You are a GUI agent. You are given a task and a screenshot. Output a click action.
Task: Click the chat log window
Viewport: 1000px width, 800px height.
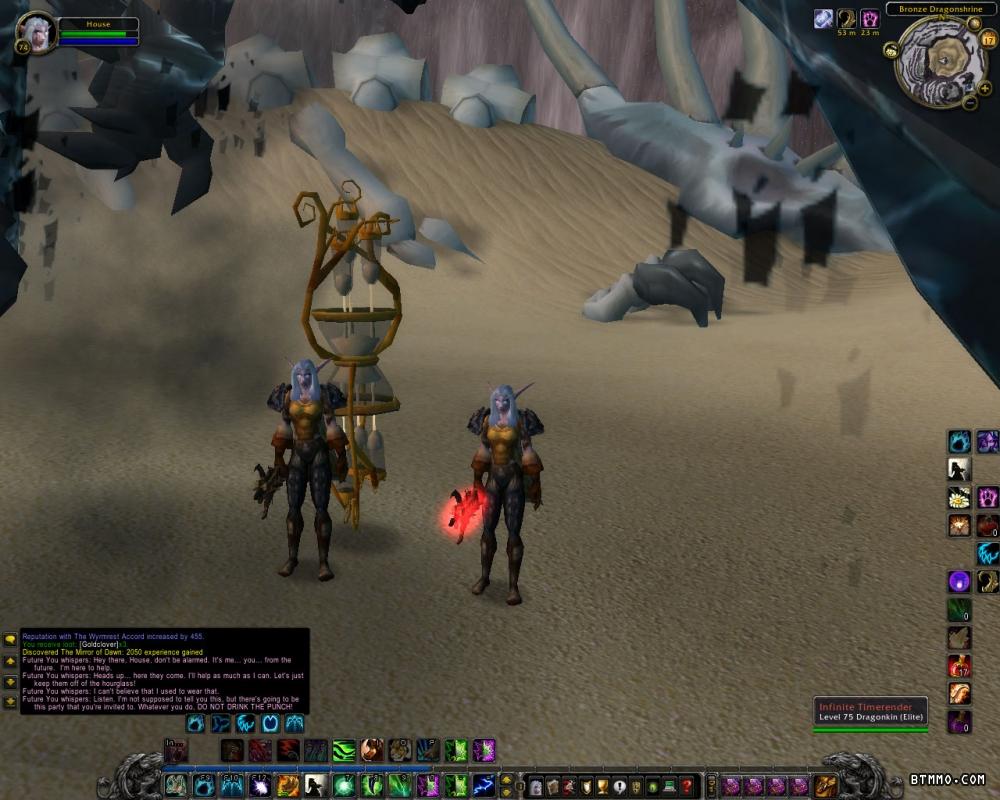(165, 670)
